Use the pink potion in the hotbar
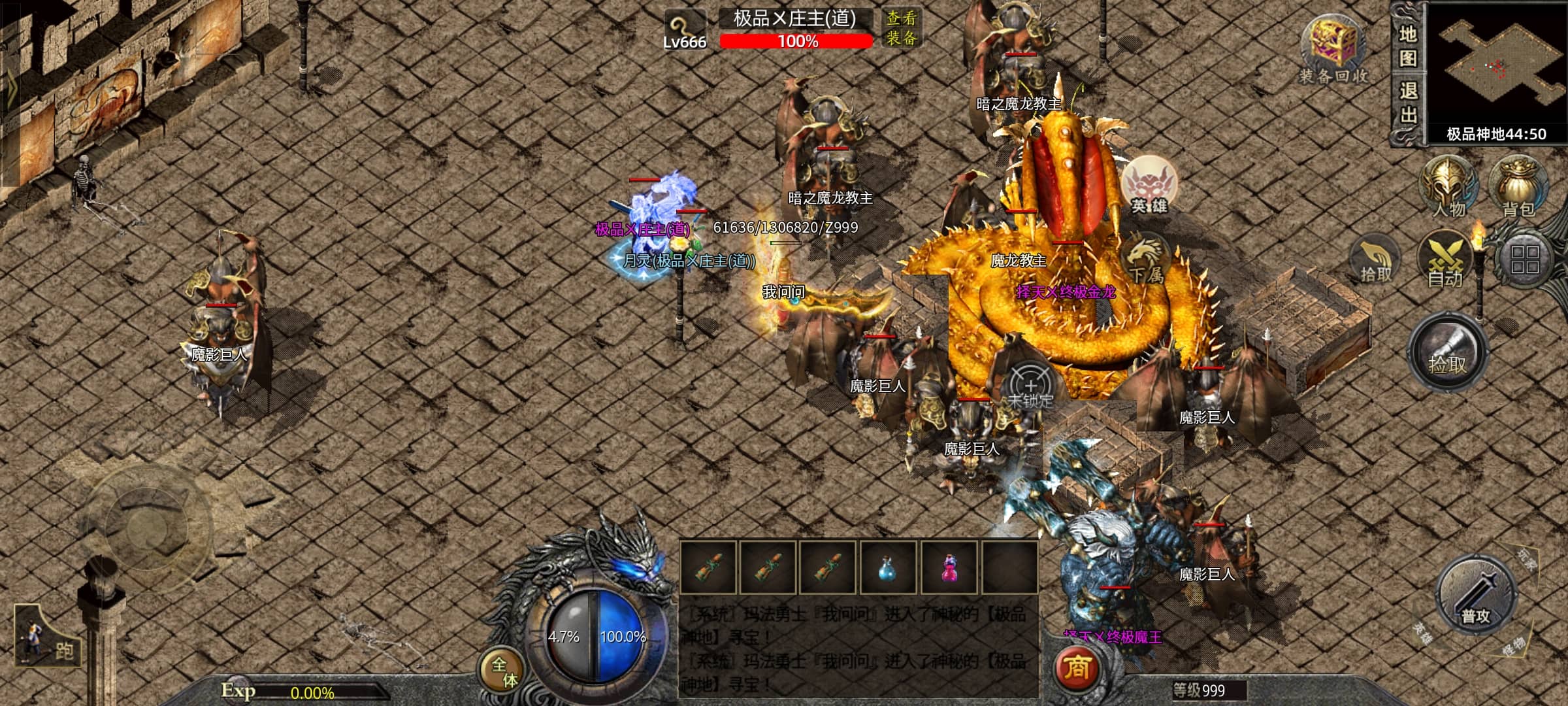Image resolution: width=1568 pixels, height=706 pixels. [x=949, y=568]
